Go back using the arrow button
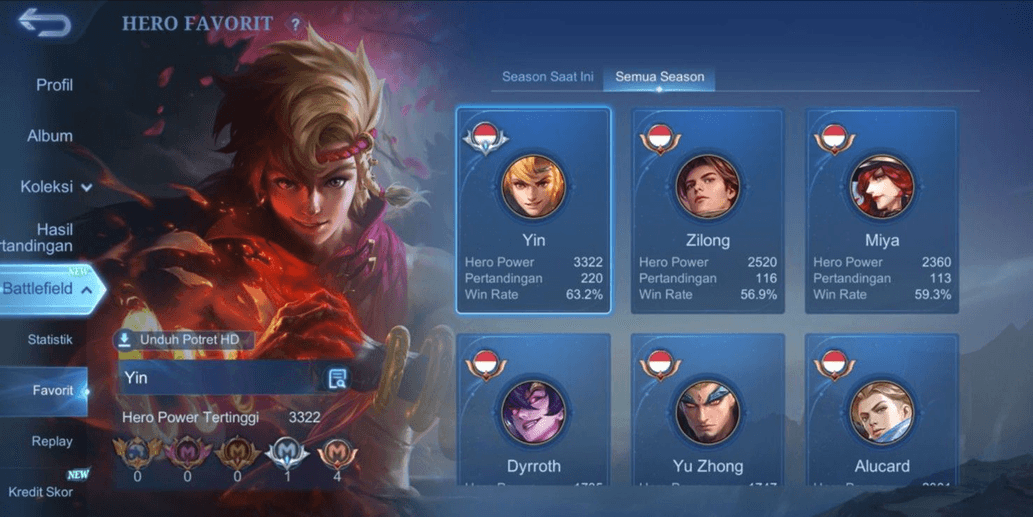Image resolution: width=1033 pixels, height=517 pixels. click(x=44, y=23)
